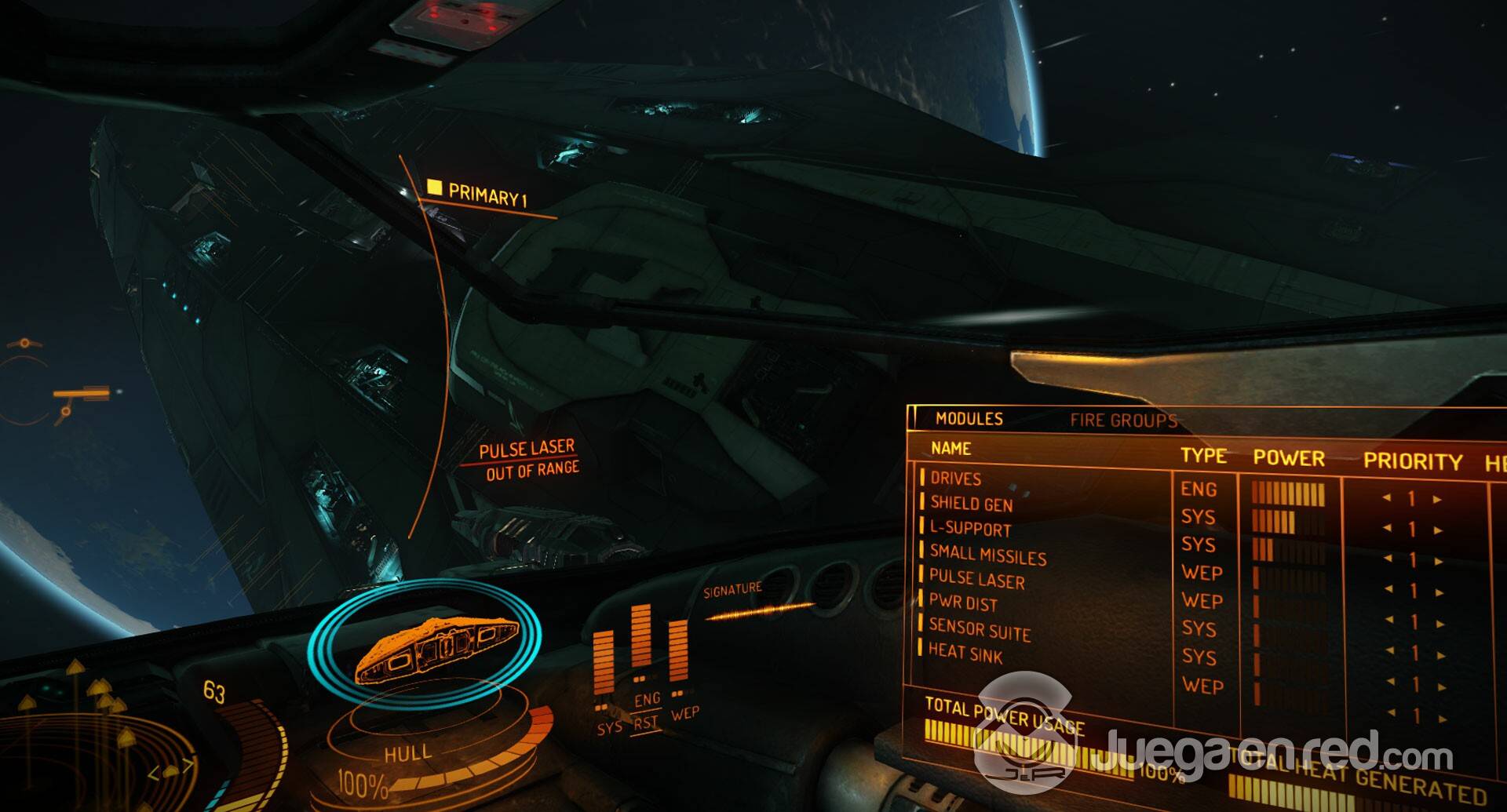Select the Modules tab
This screenshot has height=812, width=1507.
click(x=969, y=419)
